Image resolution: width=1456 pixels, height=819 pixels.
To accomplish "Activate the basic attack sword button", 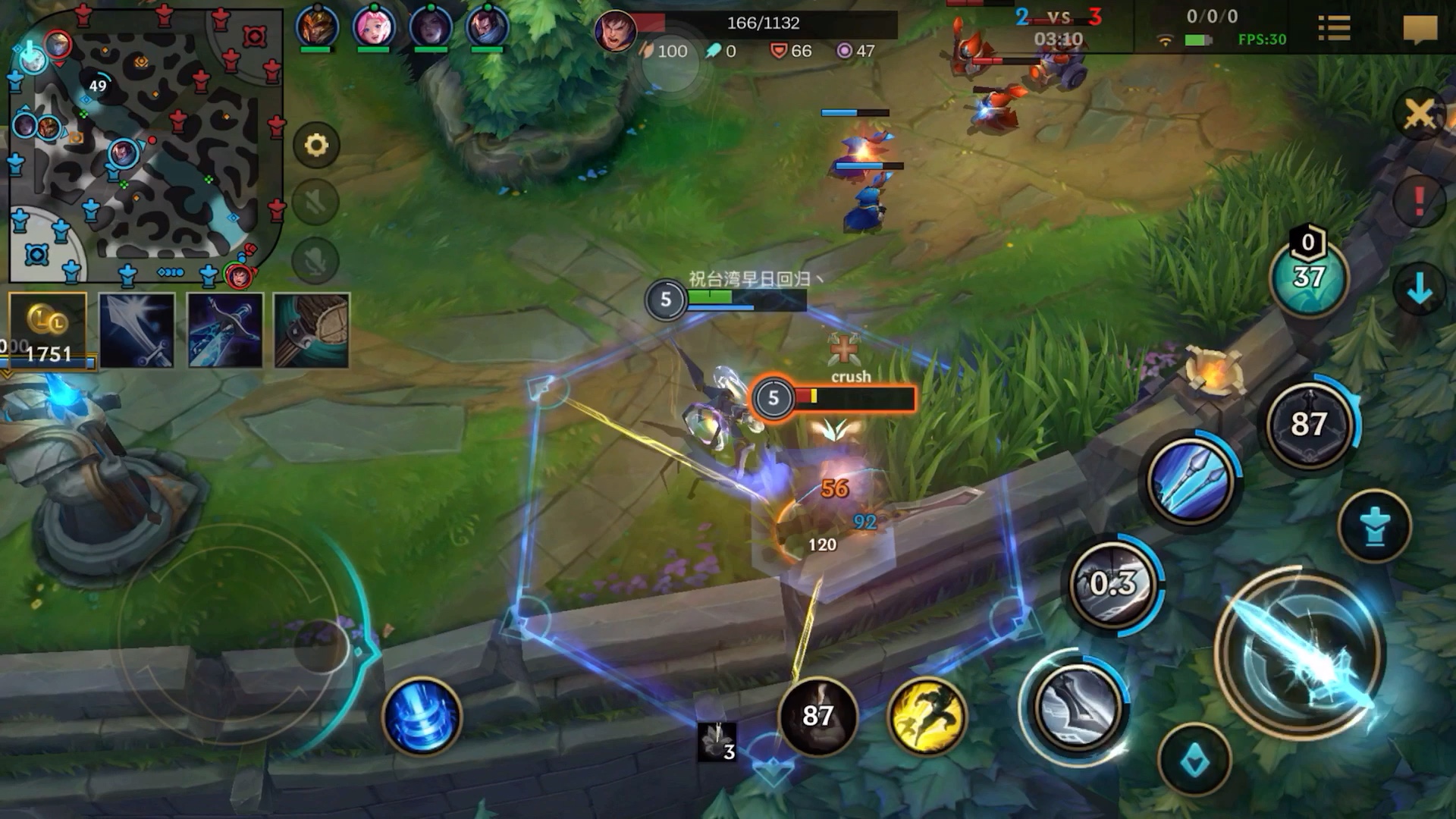I will click(x=1300, y=655).
